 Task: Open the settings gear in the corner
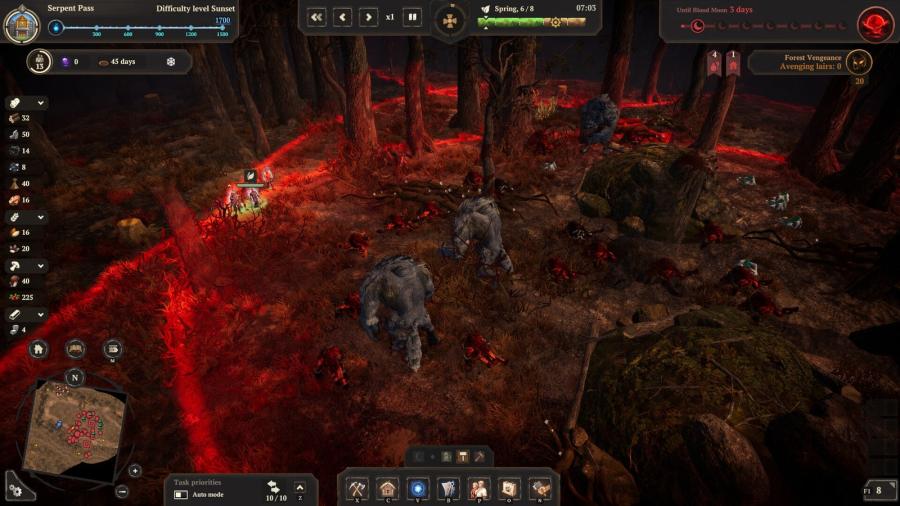(15, 490)
